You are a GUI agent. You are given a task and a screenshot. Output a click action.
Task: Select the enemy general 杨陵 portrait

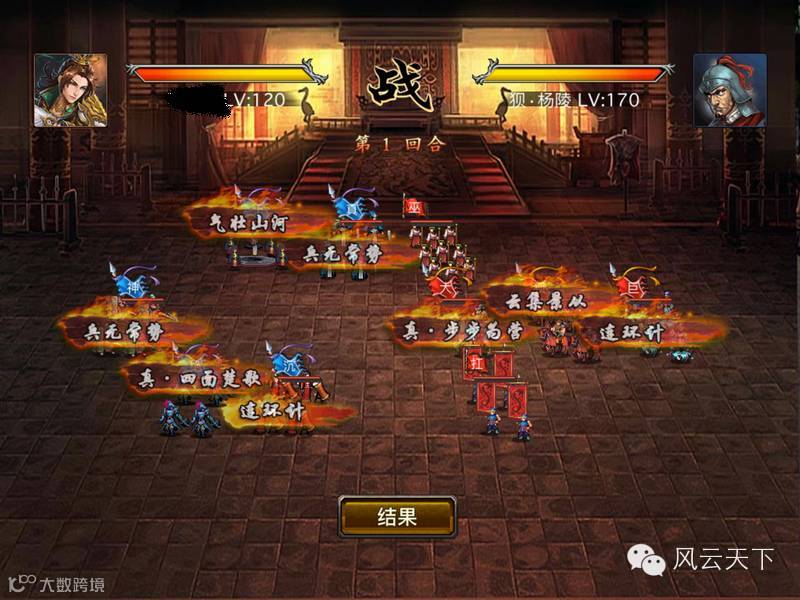click(729, 90)
